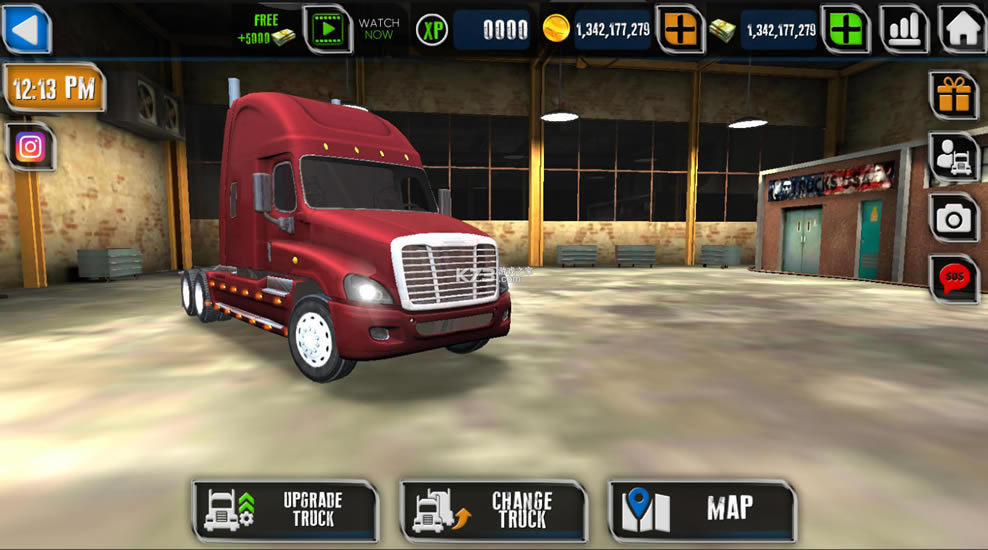Tap the red SOS speech bubble
988x550 pixels.
click(x=953, y=278)
